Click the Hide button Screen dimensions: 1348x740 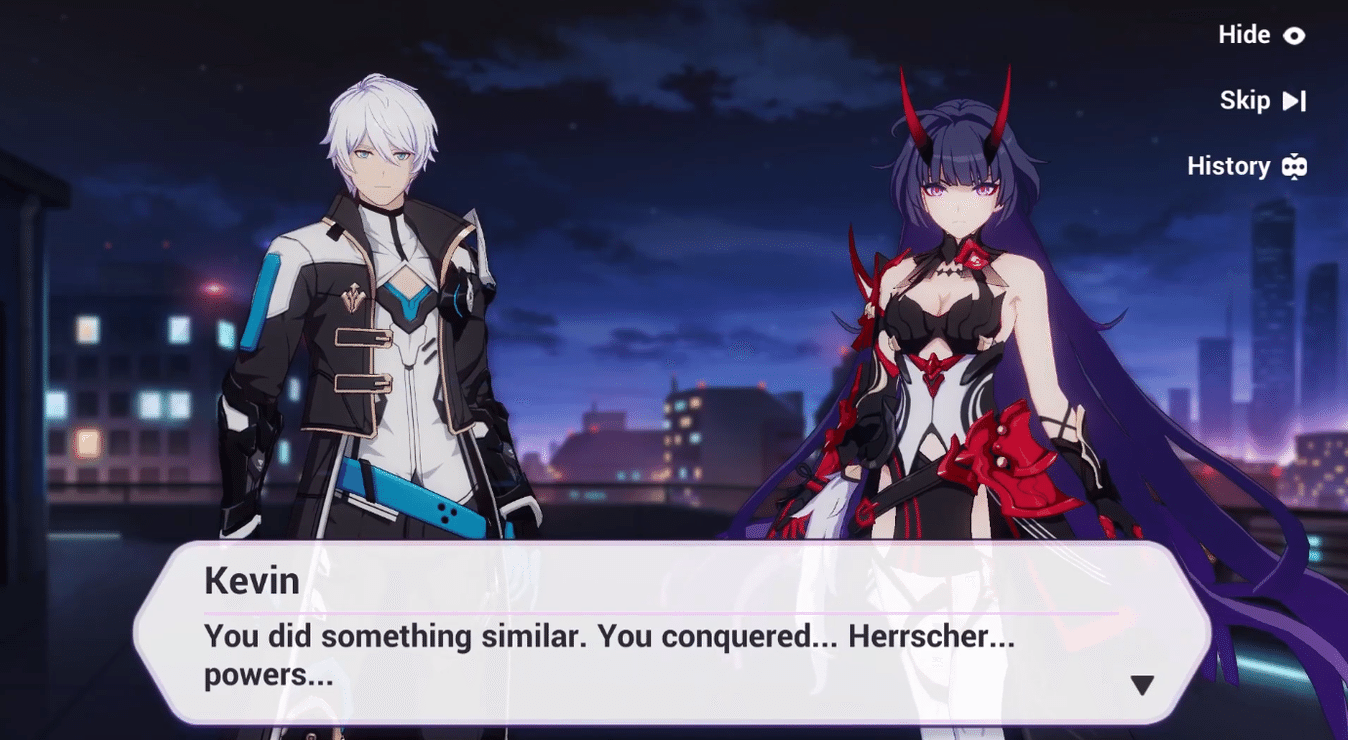[x=1244, y=35]
